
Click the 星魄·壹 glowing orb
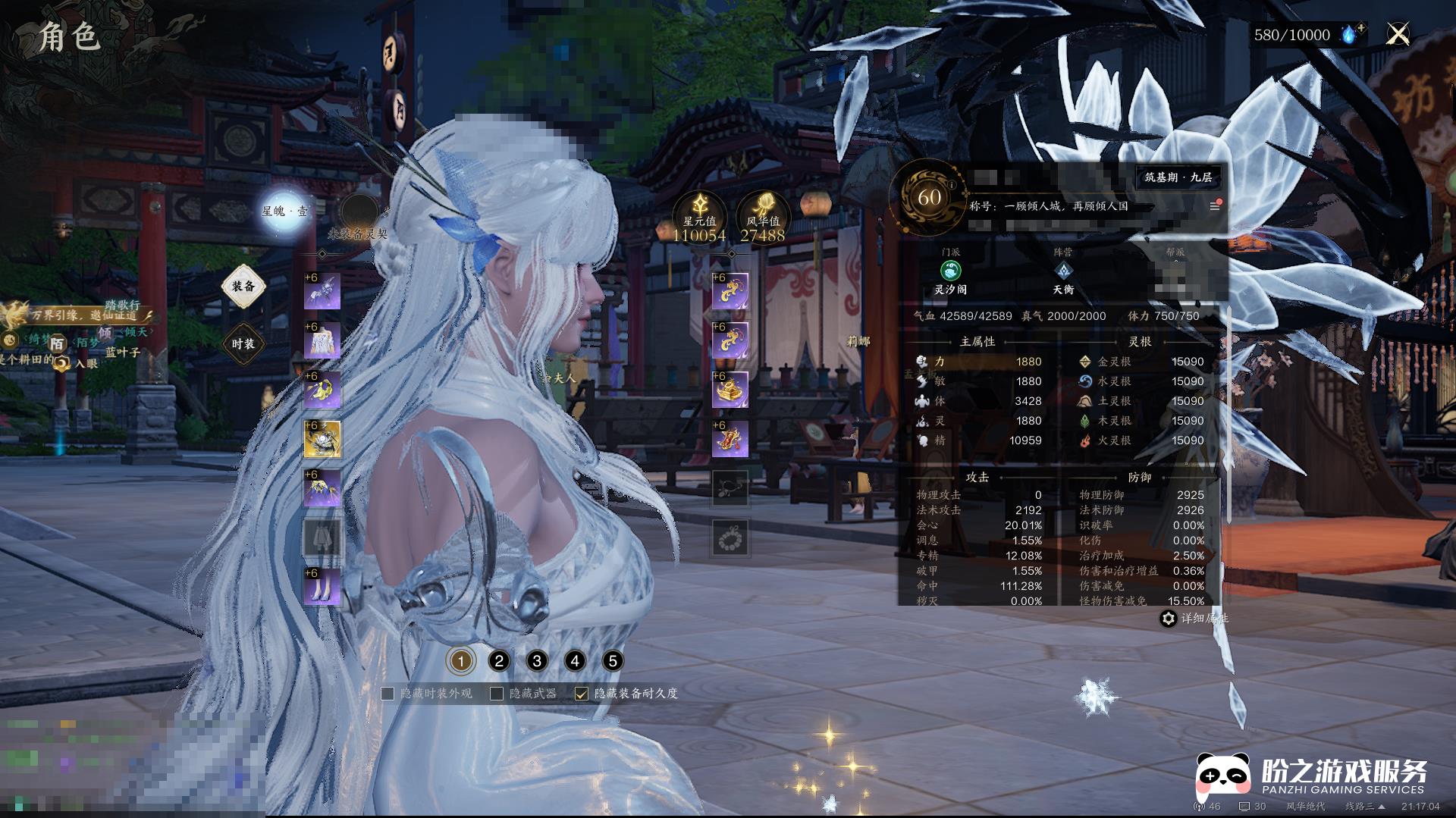(284, 211)
